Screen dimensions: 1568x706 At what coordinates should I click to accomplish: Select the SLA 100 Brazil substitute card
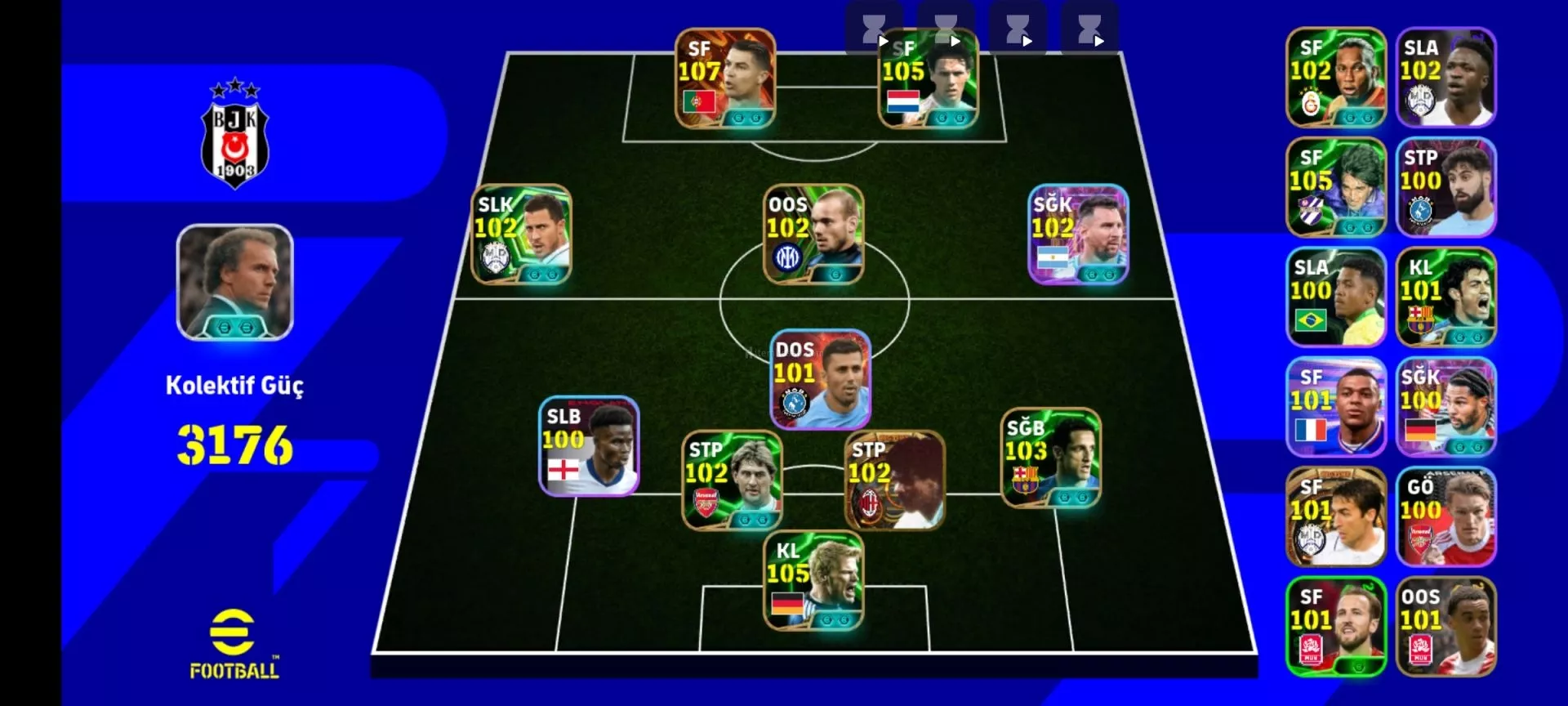1336,297
